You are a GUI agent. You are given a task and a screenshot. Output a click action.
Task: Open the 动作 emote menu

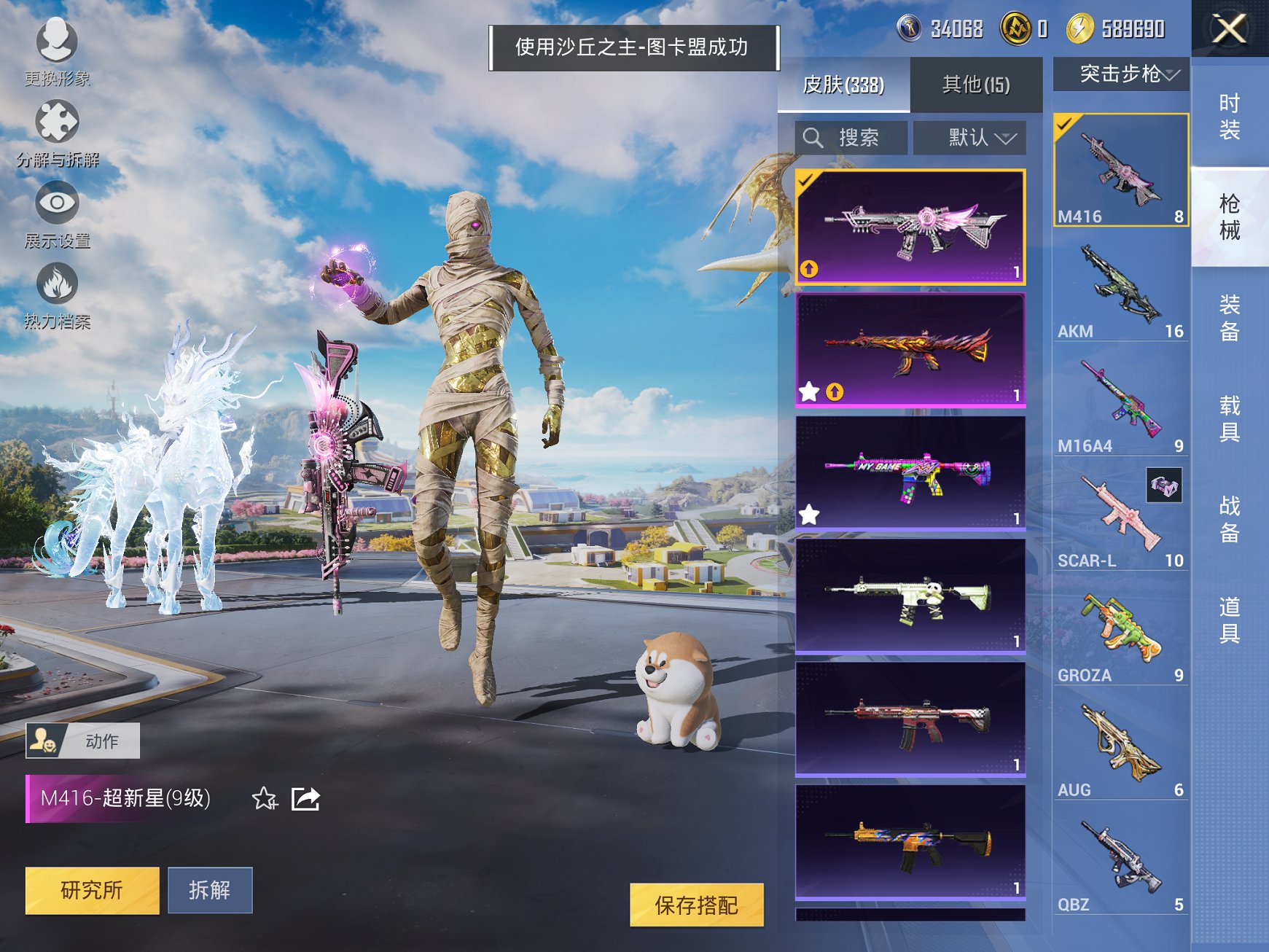[82, 739]
